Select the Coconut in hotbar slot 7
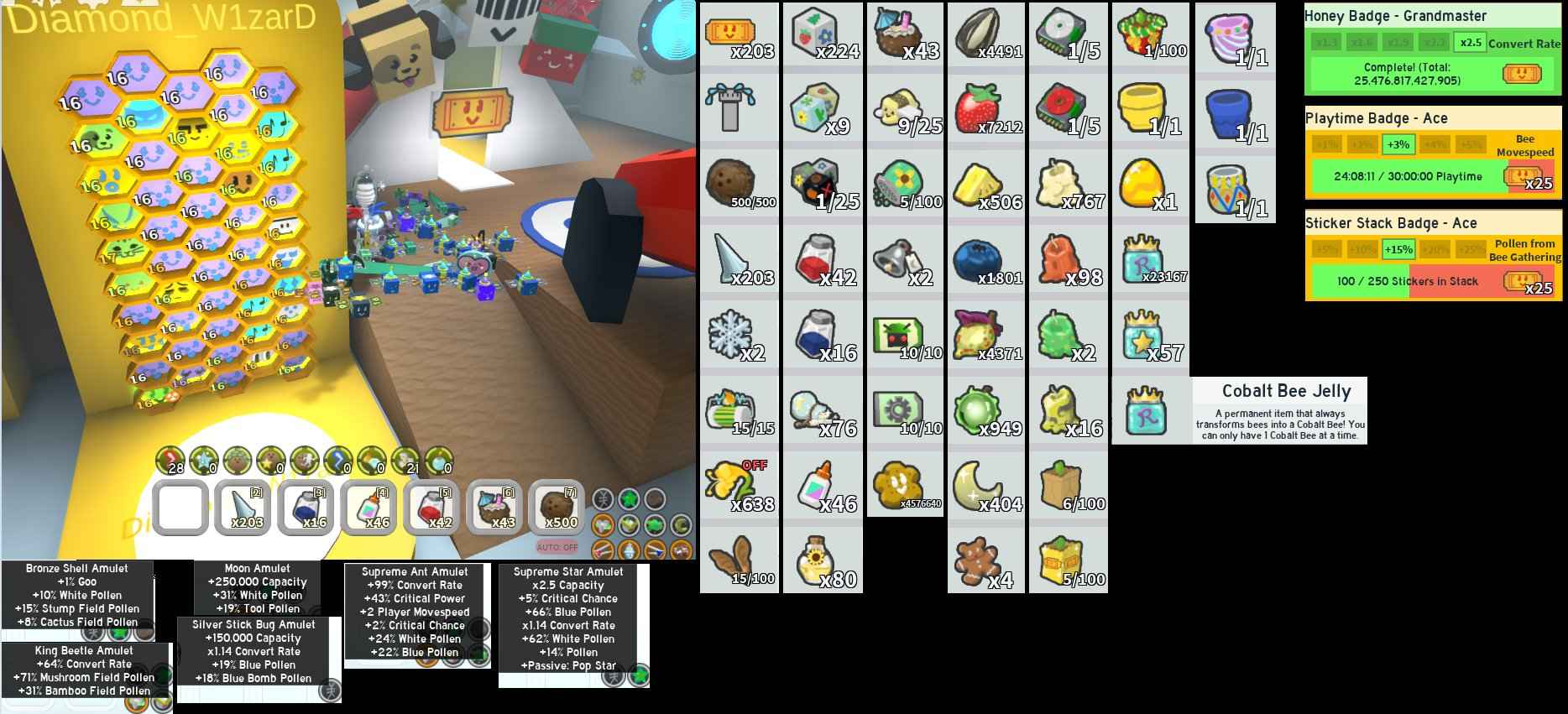This screenshot has width=1568, height=714. (558, 508)
